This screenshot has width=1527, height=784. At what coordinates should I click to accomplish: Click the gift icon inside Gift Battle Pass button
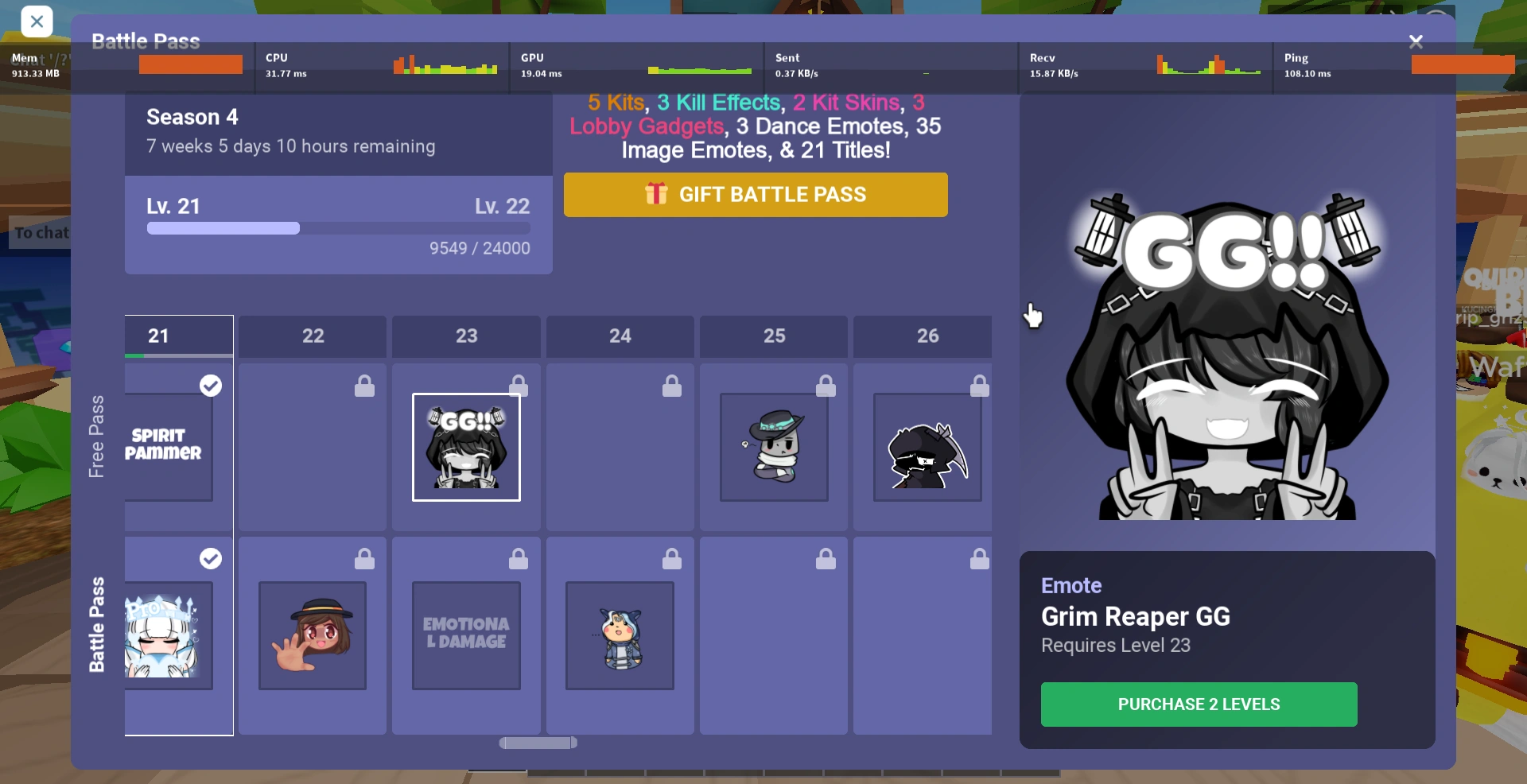click(x=655, y=194)
